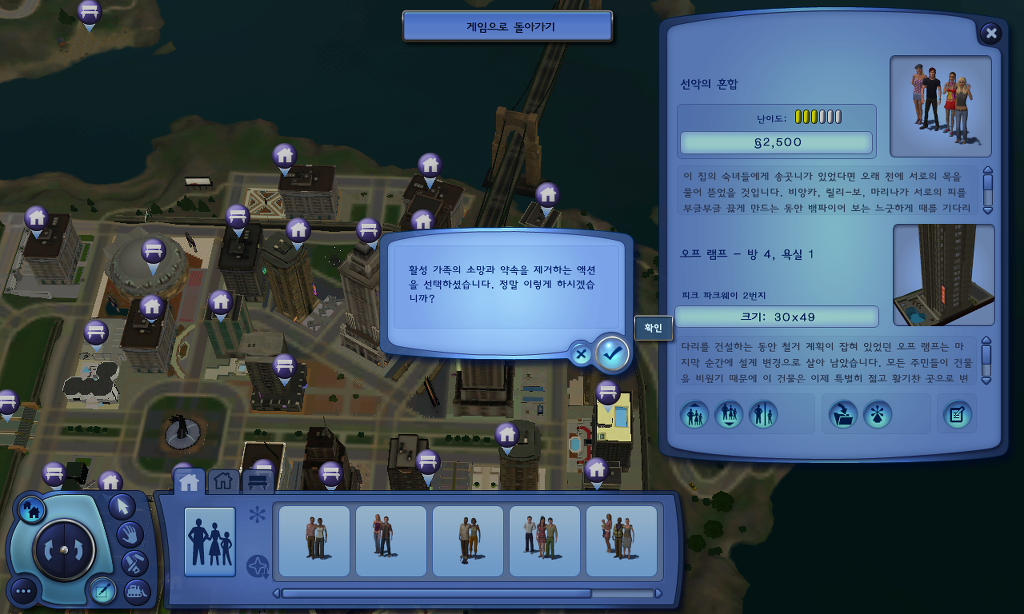Open the edit notepad icon in info panel
The height and width of the screenshot is (614, 1024).
(957, 414)
